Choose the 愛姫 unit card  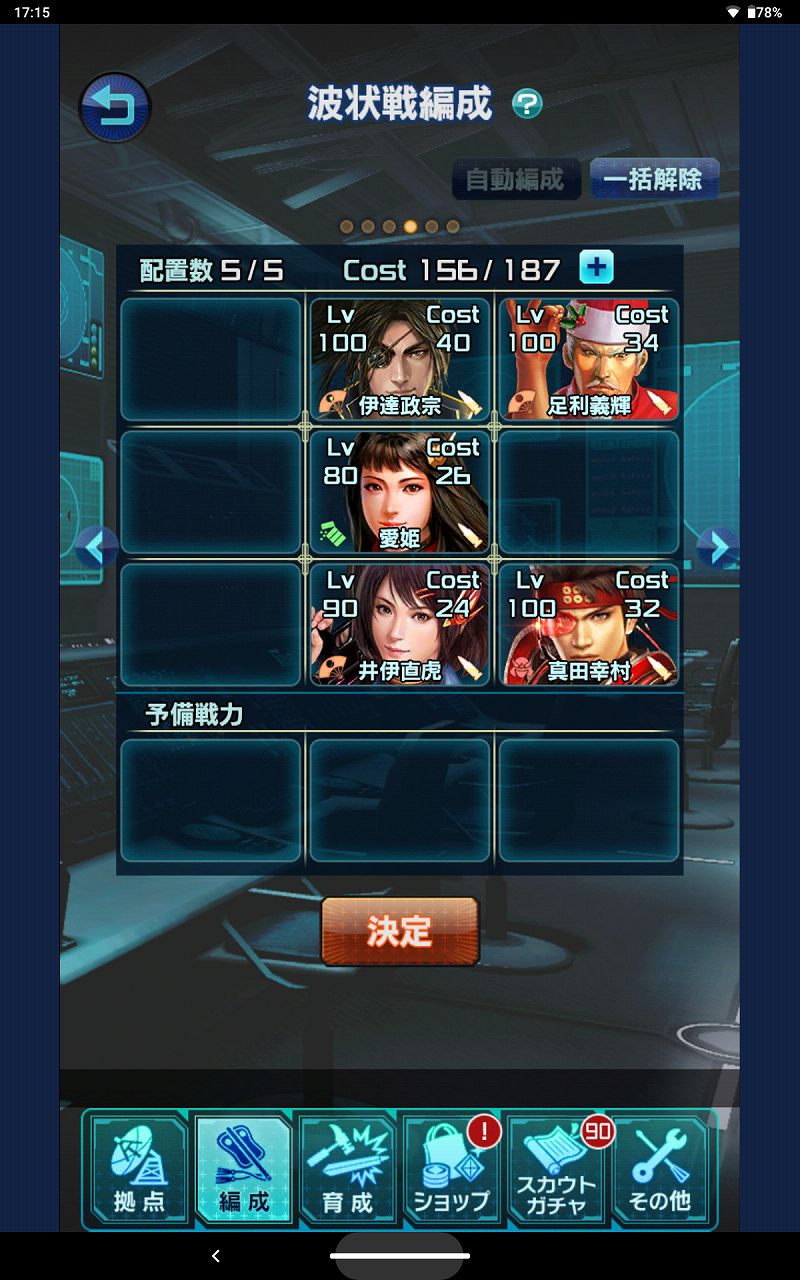(x=399, y=492)
